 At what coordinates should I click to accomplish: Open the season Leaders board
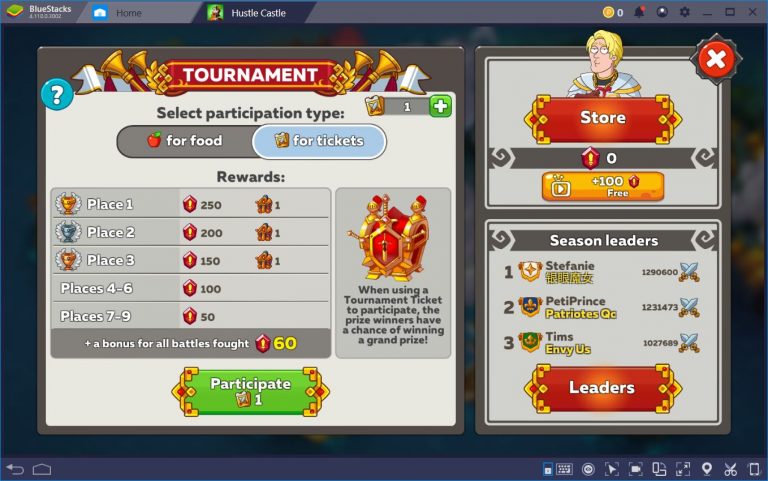602,387
